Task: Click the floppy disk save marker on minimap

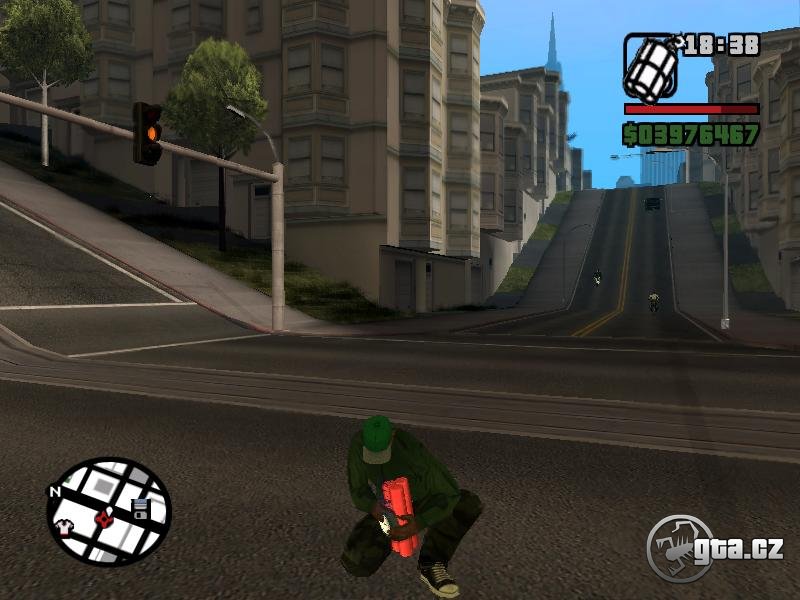Action: (x=140, y=507)
